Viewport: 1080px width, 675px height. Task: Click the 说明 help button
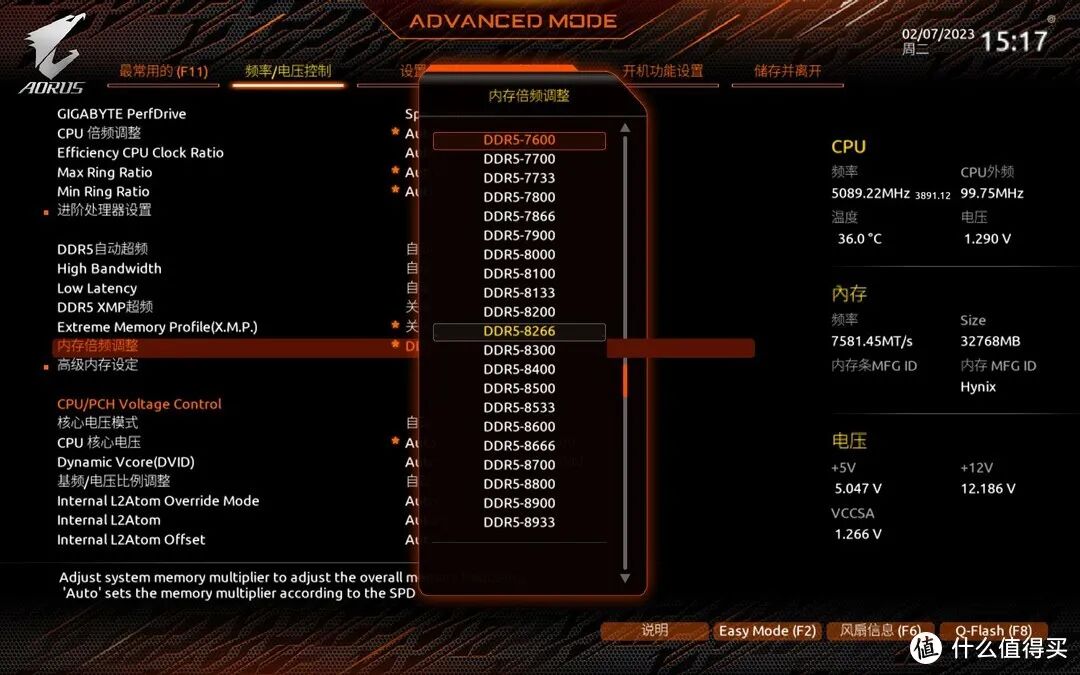654,631
